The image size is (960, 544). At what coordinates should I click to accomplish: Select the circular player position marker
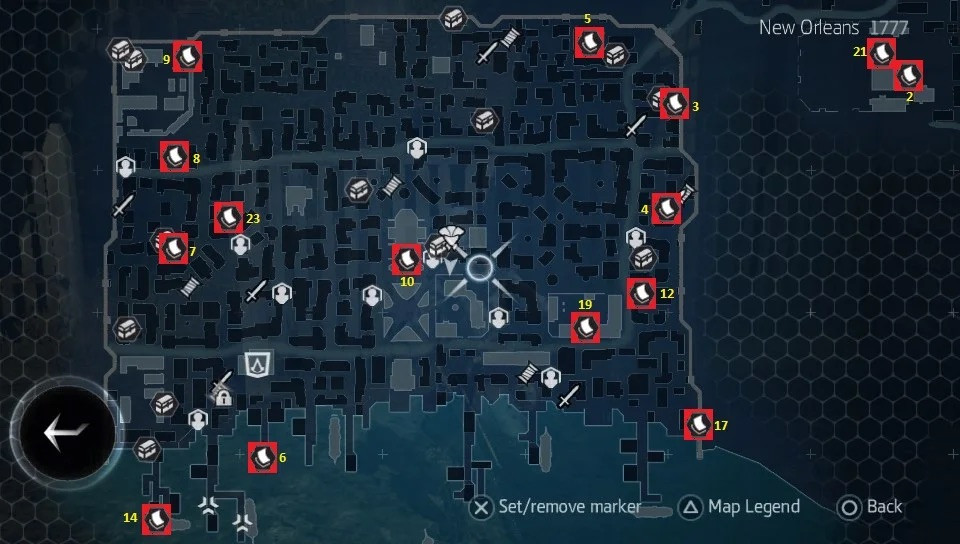(x=481, y=267)
